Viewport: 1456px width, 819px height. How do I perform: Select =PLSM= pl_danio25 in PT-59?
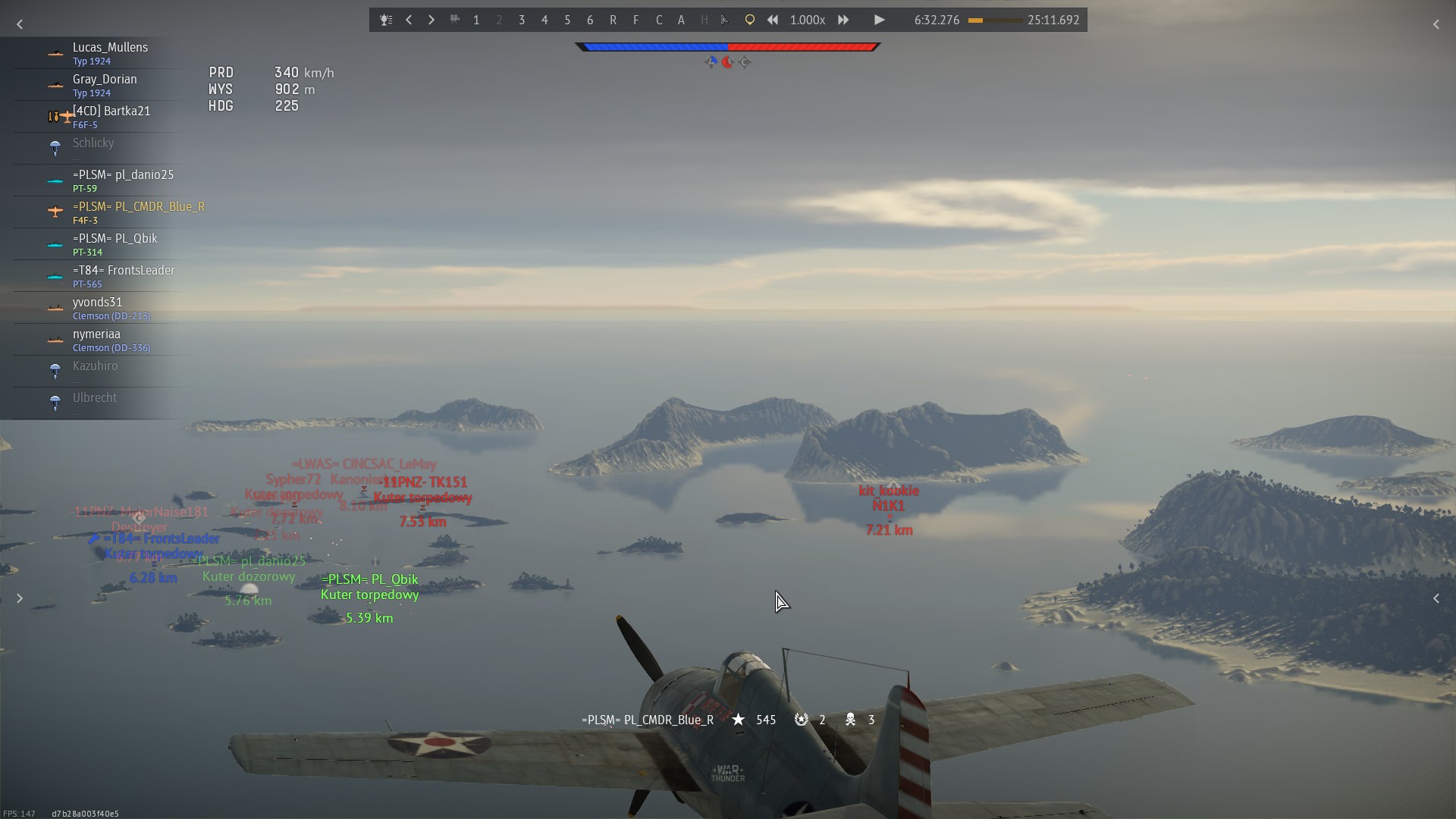(123, 180)
